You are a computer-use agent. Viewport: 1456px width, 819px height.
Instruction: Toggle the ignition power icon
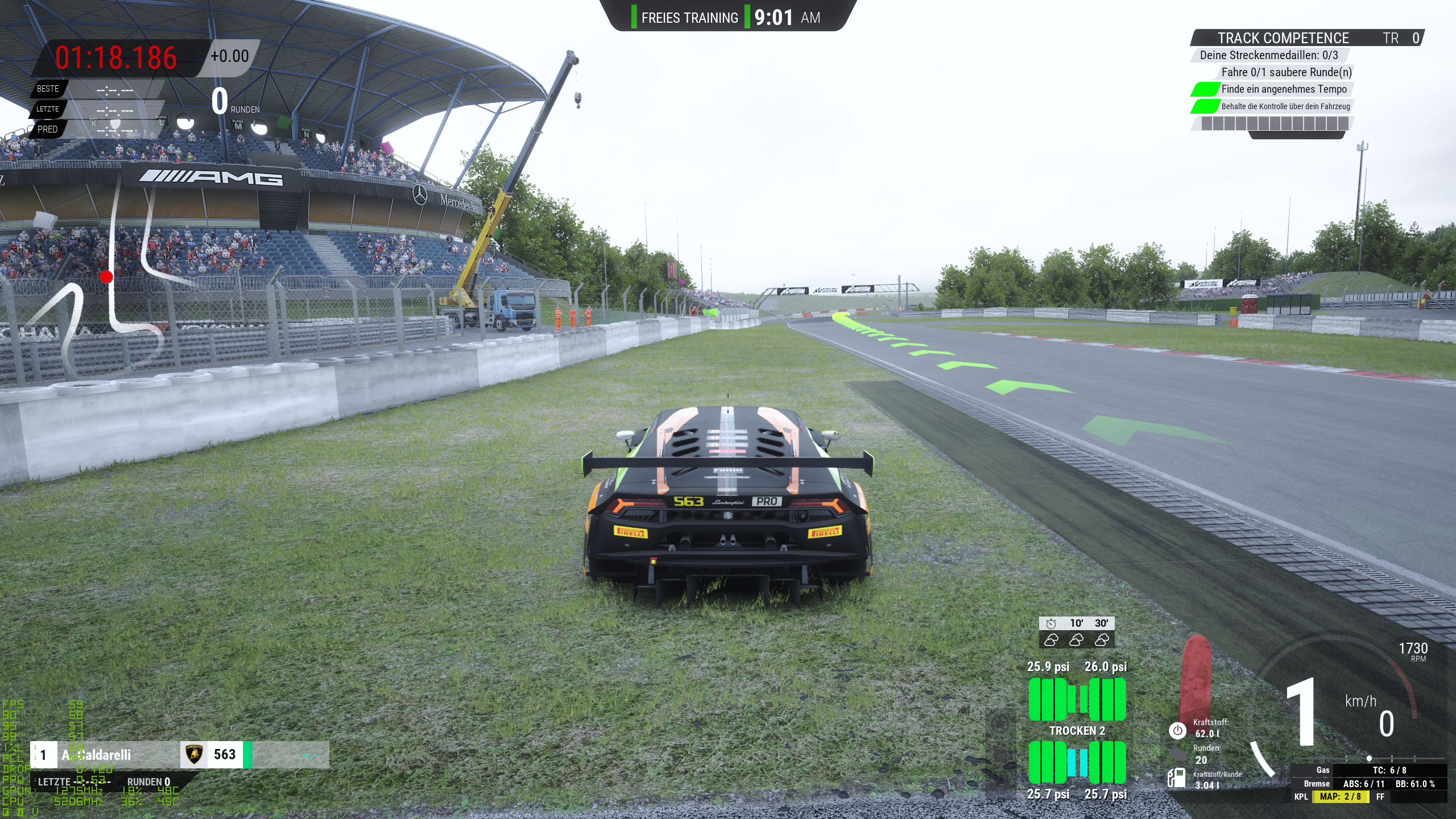click(1177, 730)
